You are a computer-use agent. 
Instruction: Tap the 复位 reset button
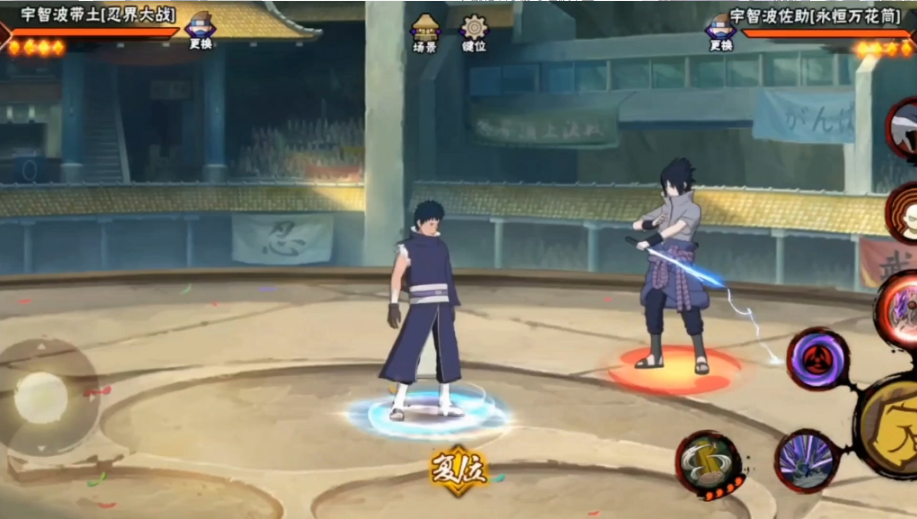459,469
